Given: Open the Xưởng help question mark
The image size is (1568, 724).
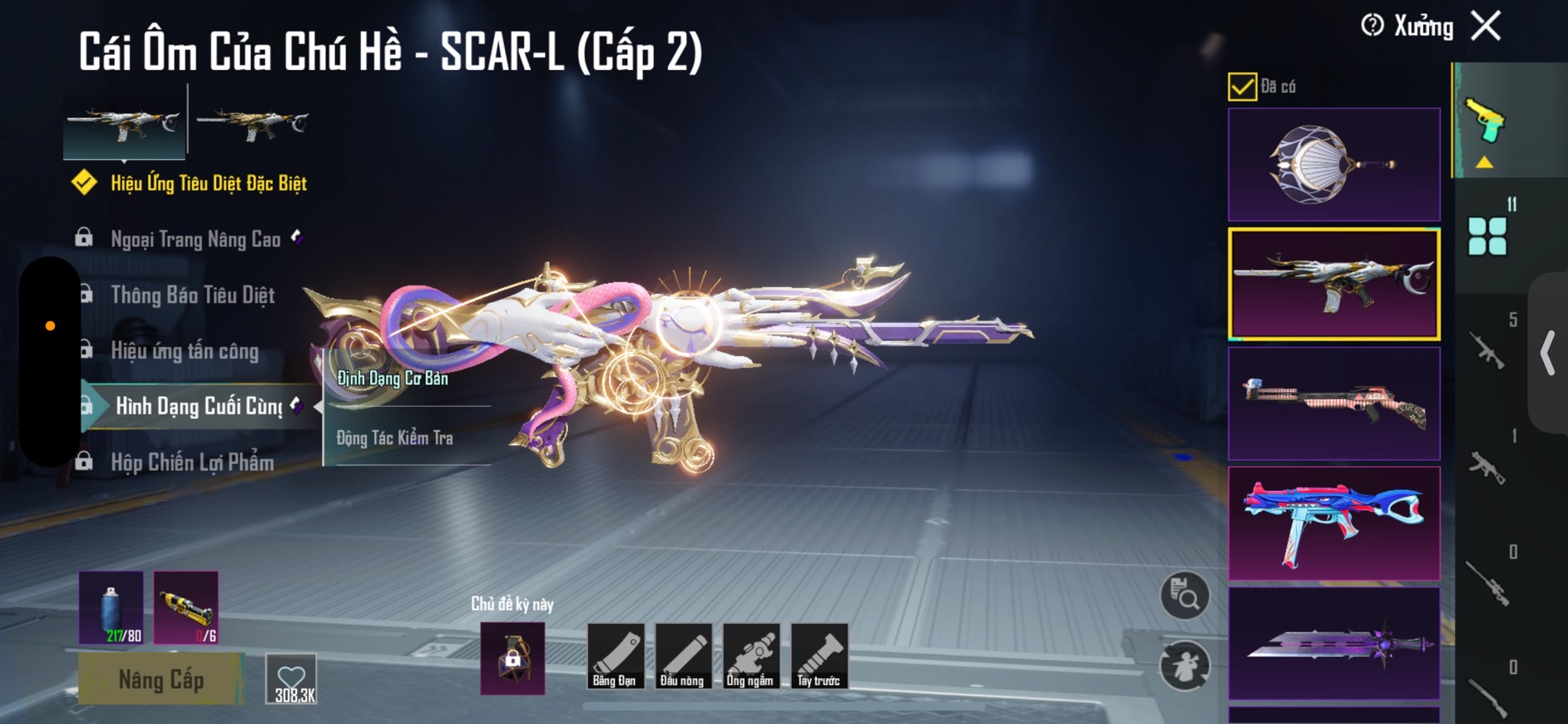Looking at the screenshot, I should click(1373, 26).
